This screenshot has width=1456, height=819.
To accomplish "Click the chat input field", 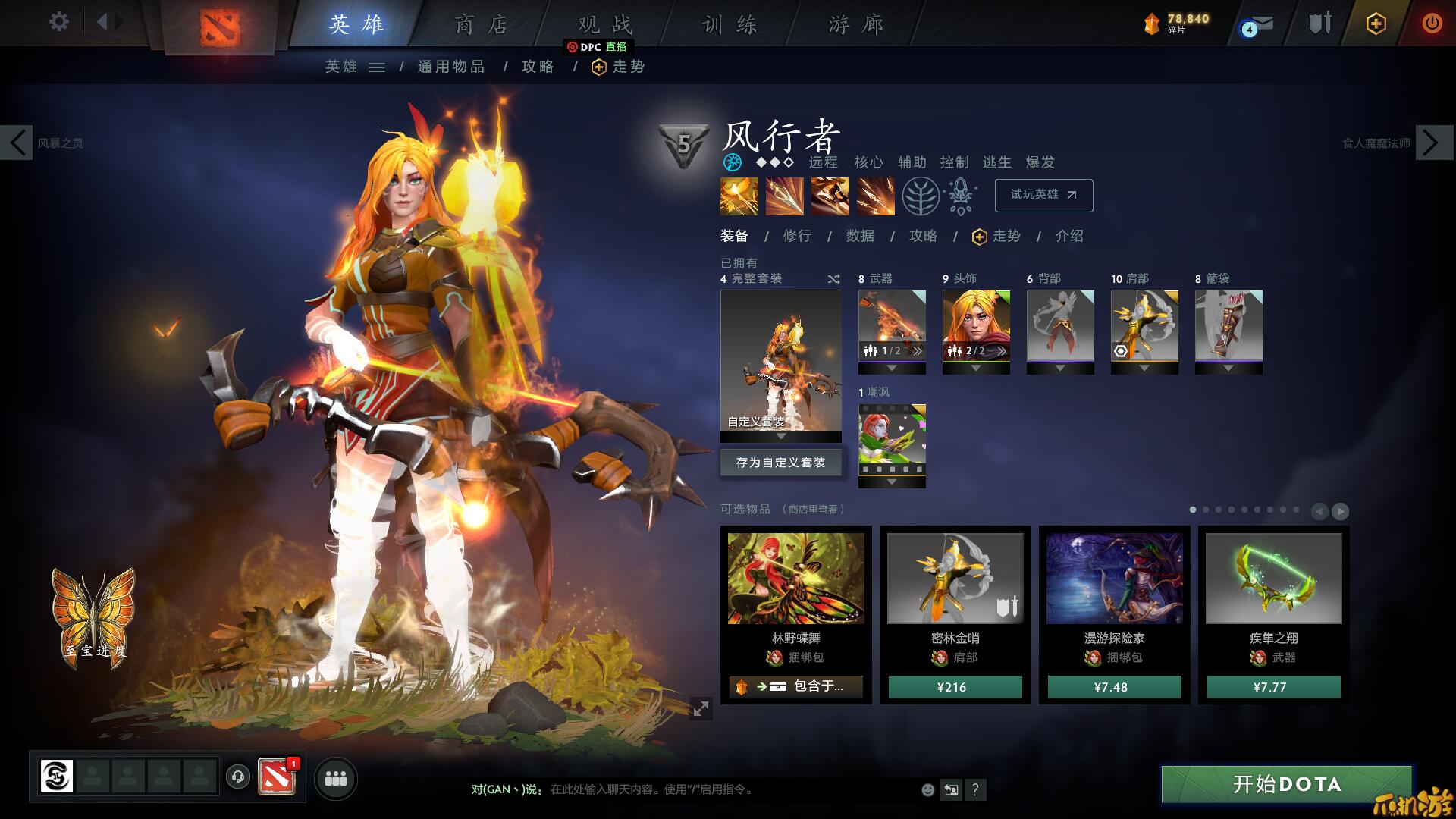I will click(728, 789).
